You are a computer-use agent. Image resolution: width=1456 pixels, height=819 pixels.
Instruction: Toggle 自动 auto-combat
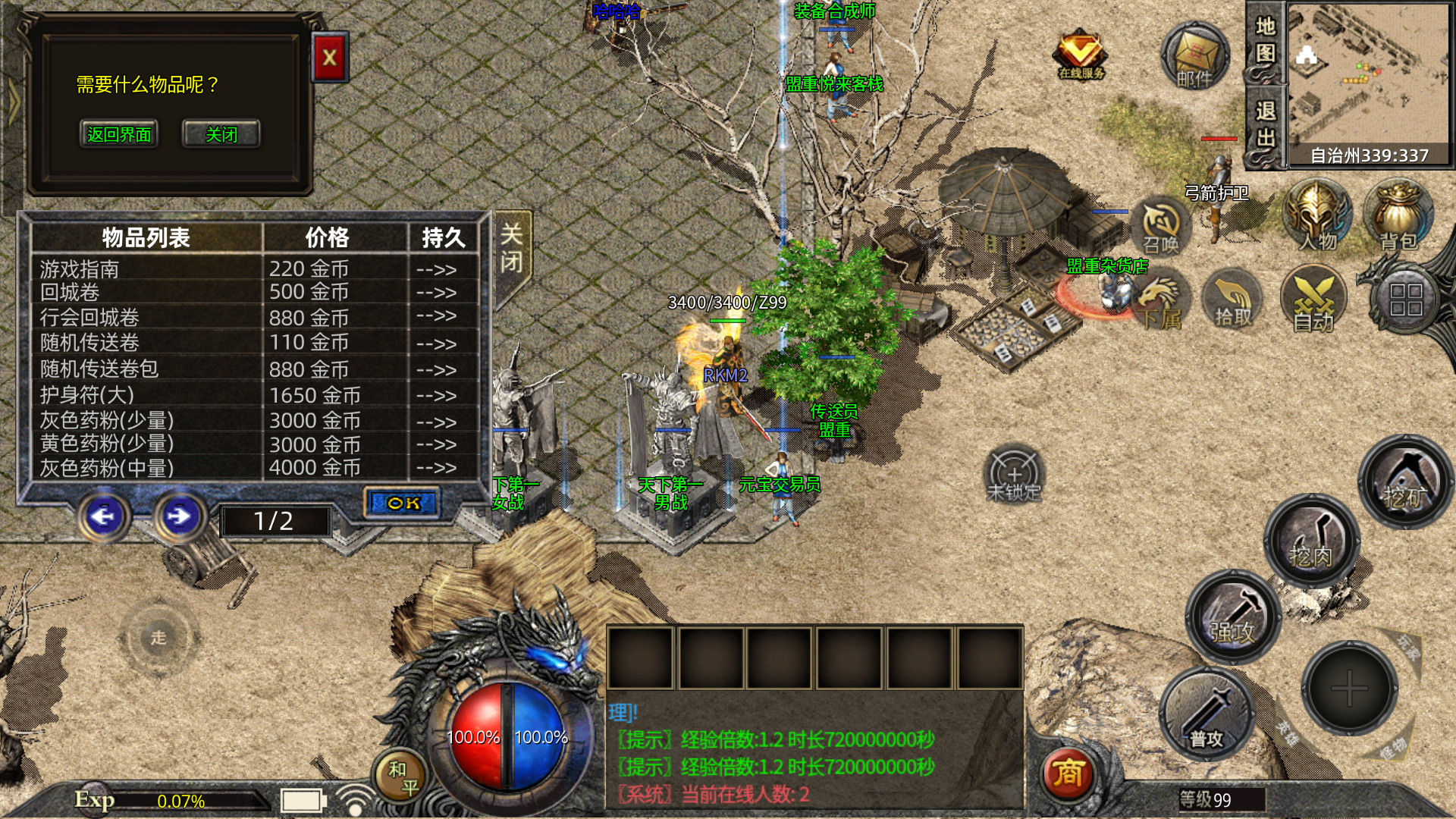pos(1313,301)
